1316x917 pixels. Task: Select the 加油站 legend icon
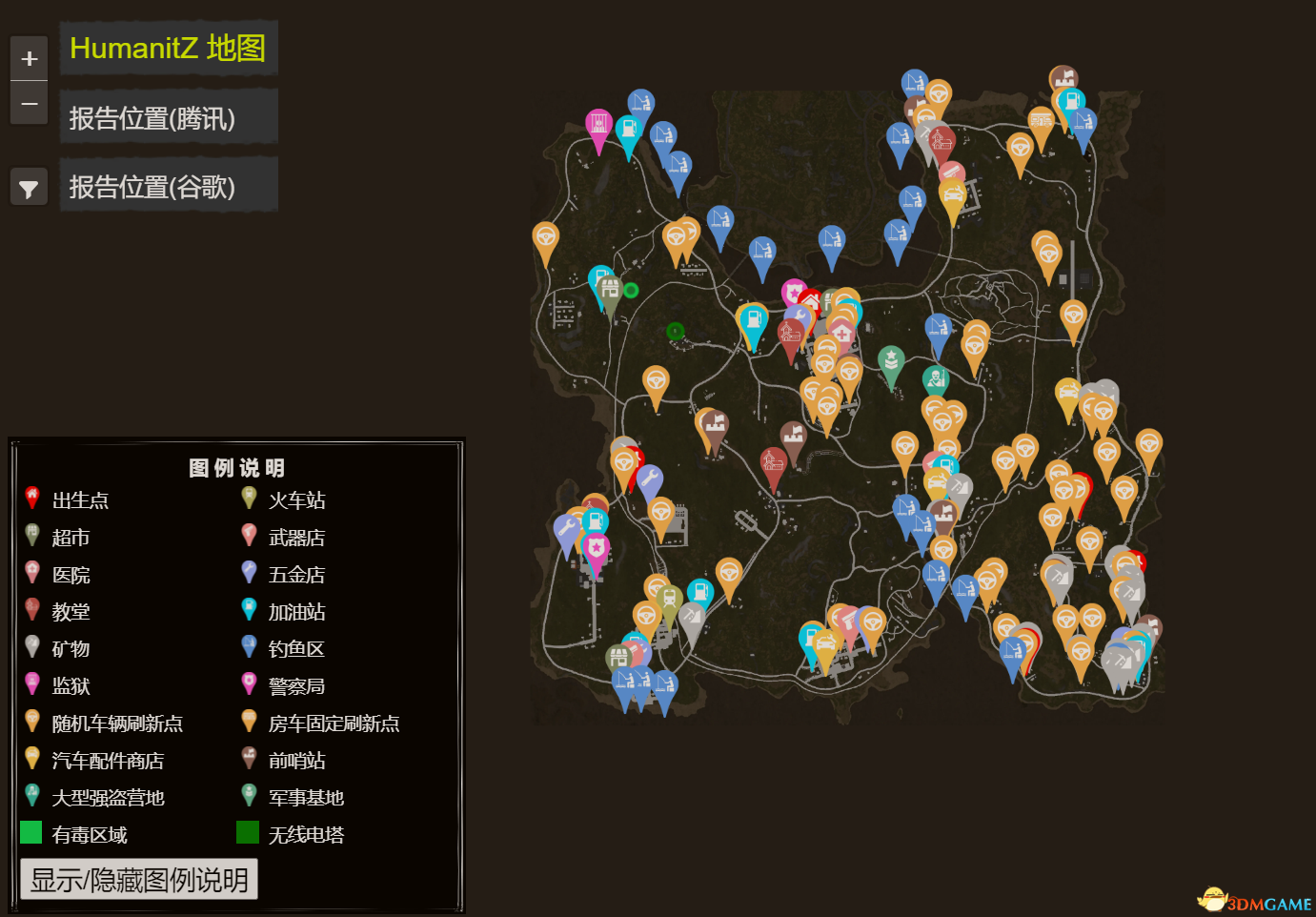point(249,607)
